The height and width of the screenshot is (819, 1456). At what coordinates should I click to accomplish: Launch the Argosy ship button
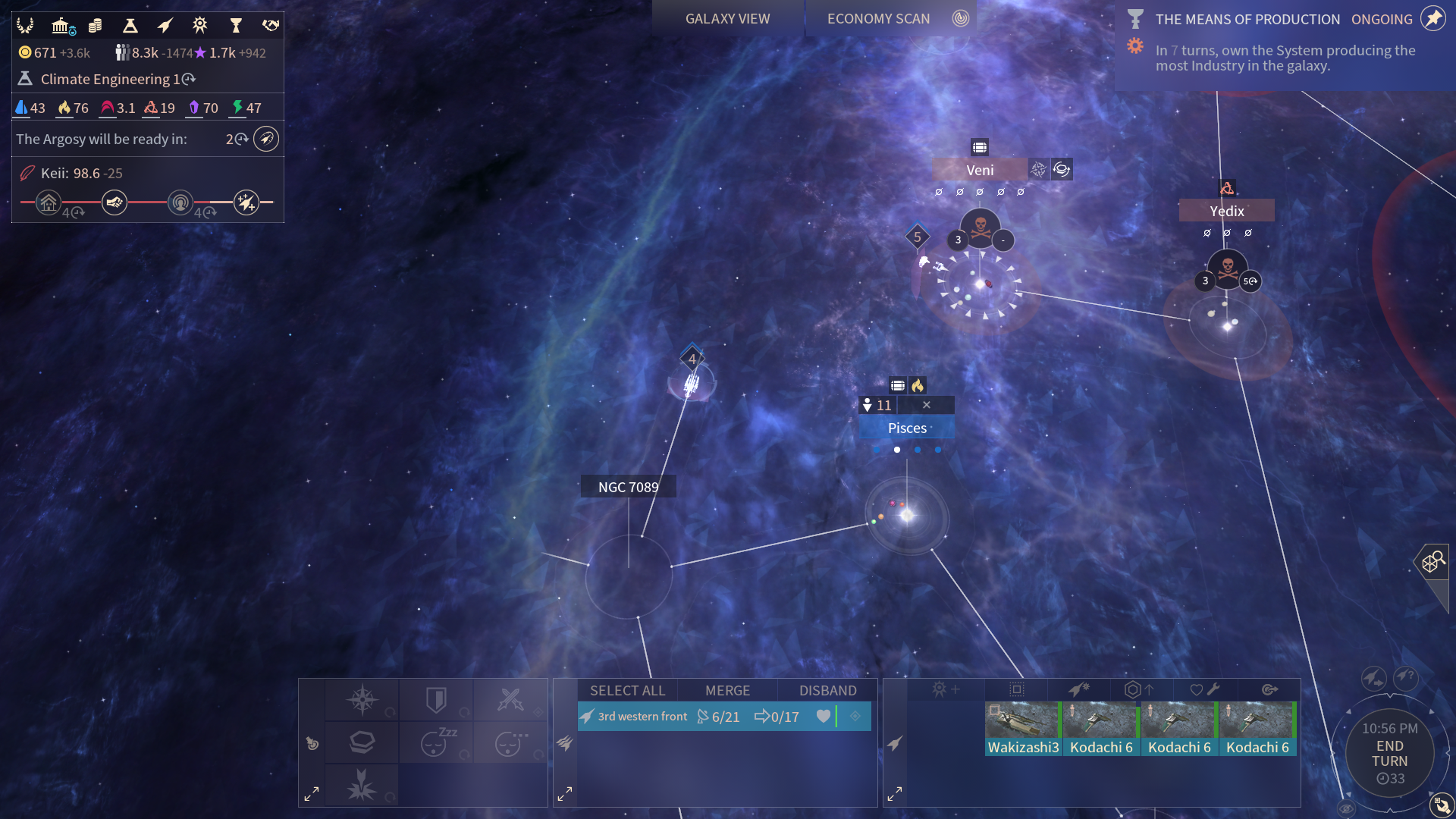point(266,140)
